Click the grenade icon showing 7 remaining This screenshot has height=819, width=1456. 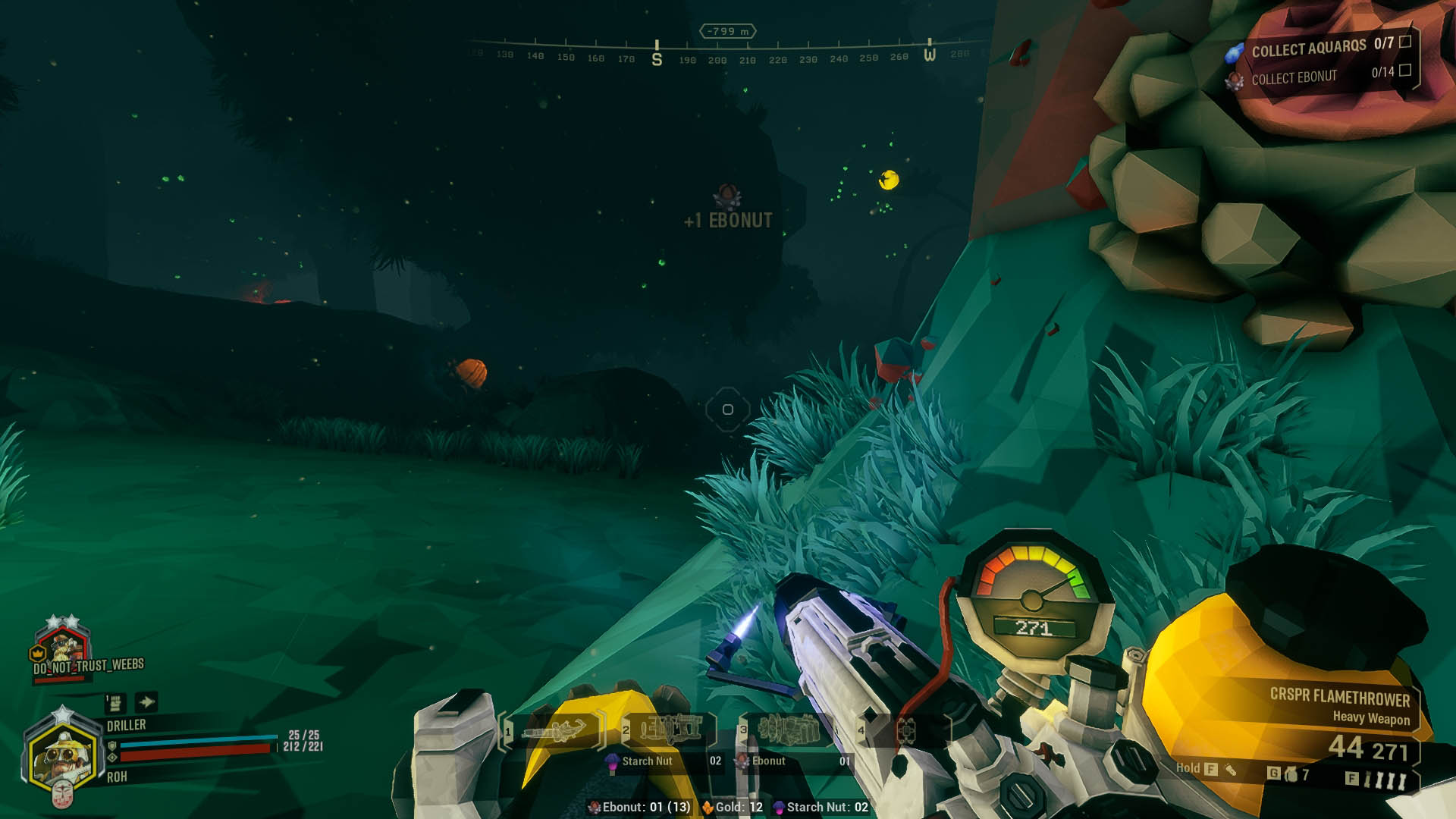(1293, 772)
